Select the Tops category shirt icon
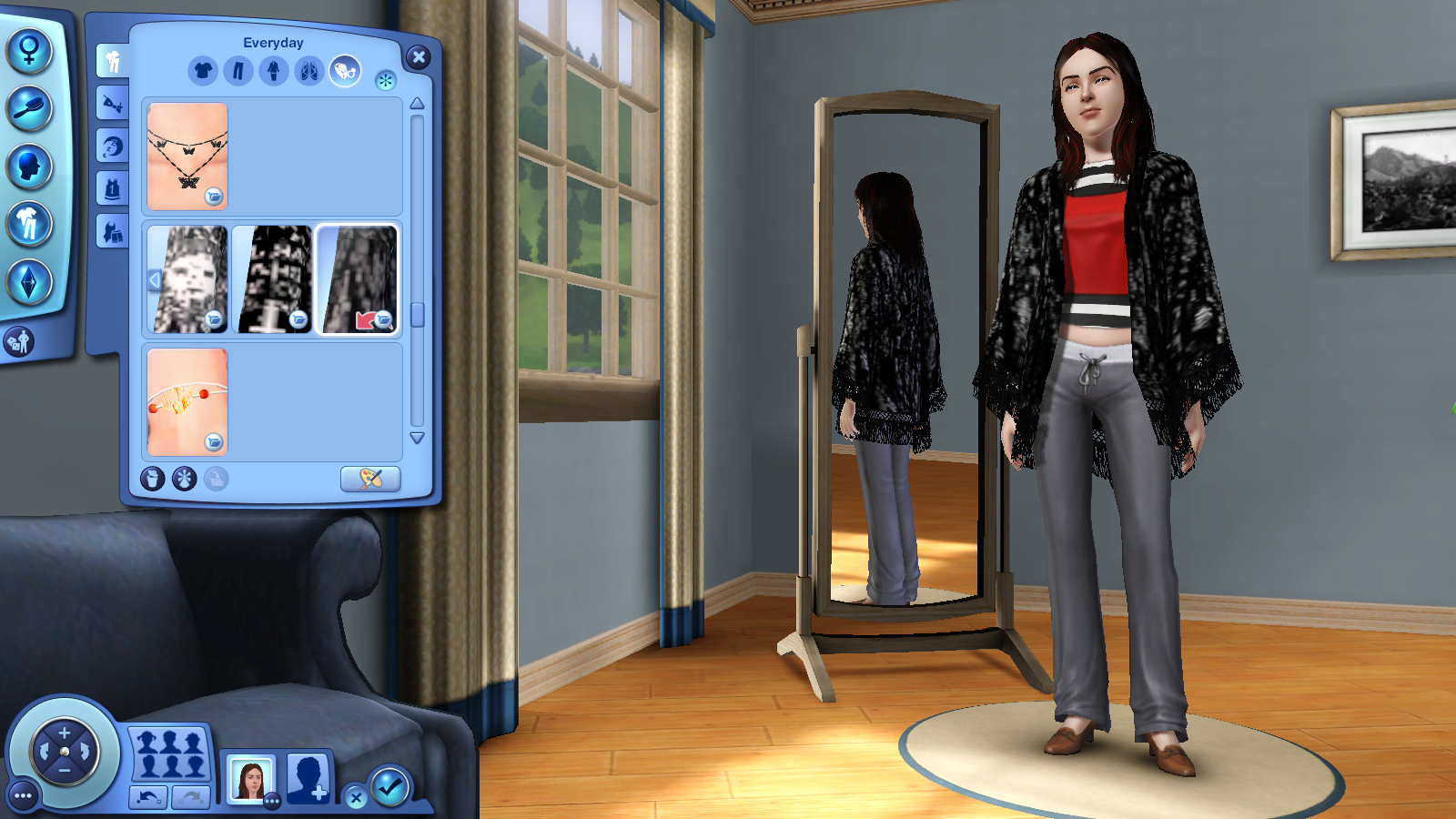This screenshot has height=819, width=1456. coord(204,70)
